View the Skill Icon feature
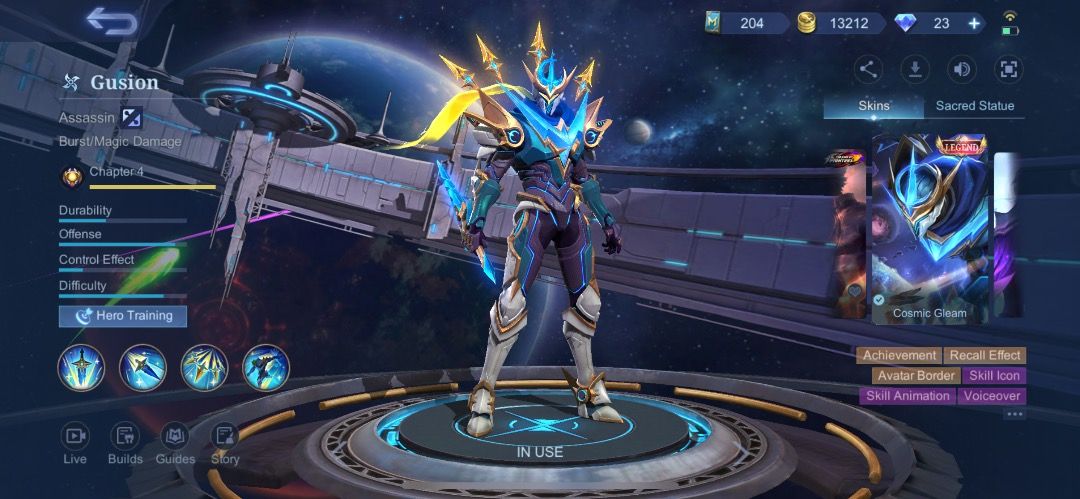Viewport: 1080px width, 499px height. (x=994, y=376)
